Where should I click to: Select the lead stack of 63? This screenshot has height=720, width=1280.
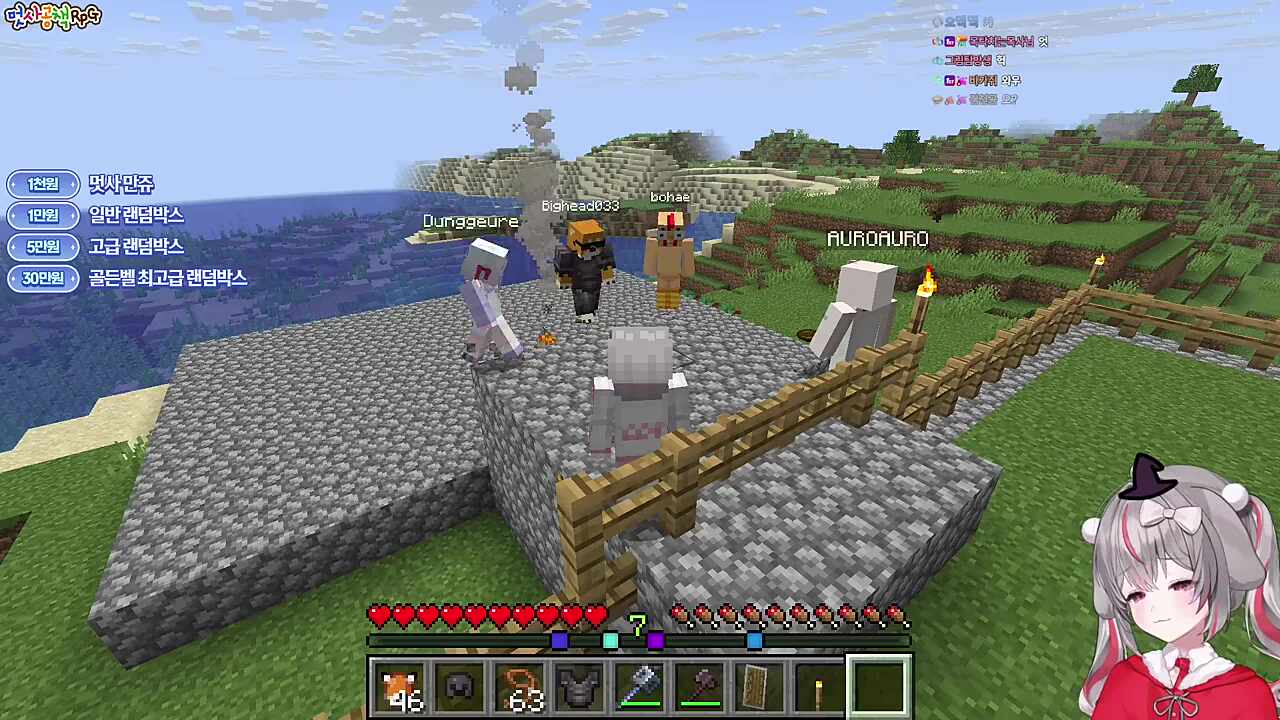(520, 687)
